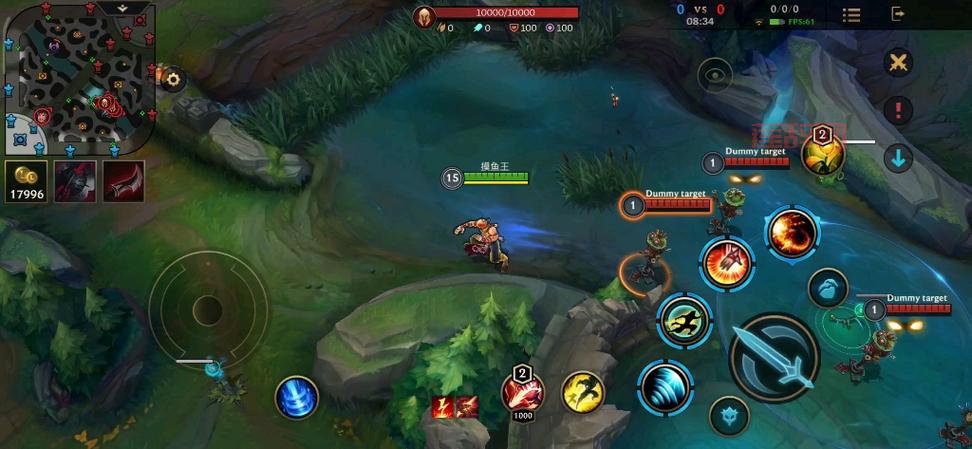Toggle the eye camera view button
Screen dimensions: 972x449
(715, 75)
